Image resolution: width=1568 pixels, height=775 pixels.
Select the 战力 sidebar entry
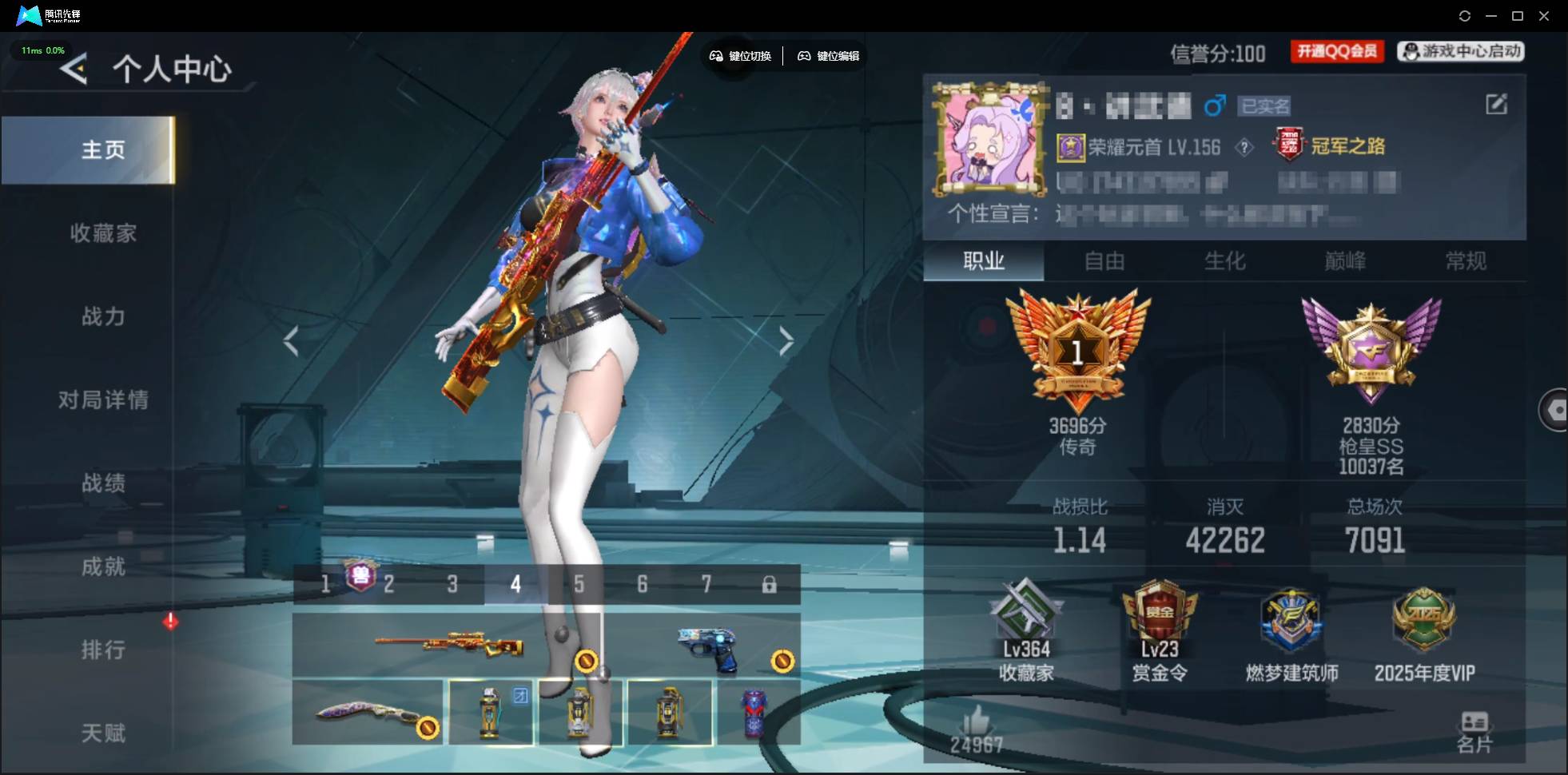tap(103, 316)
